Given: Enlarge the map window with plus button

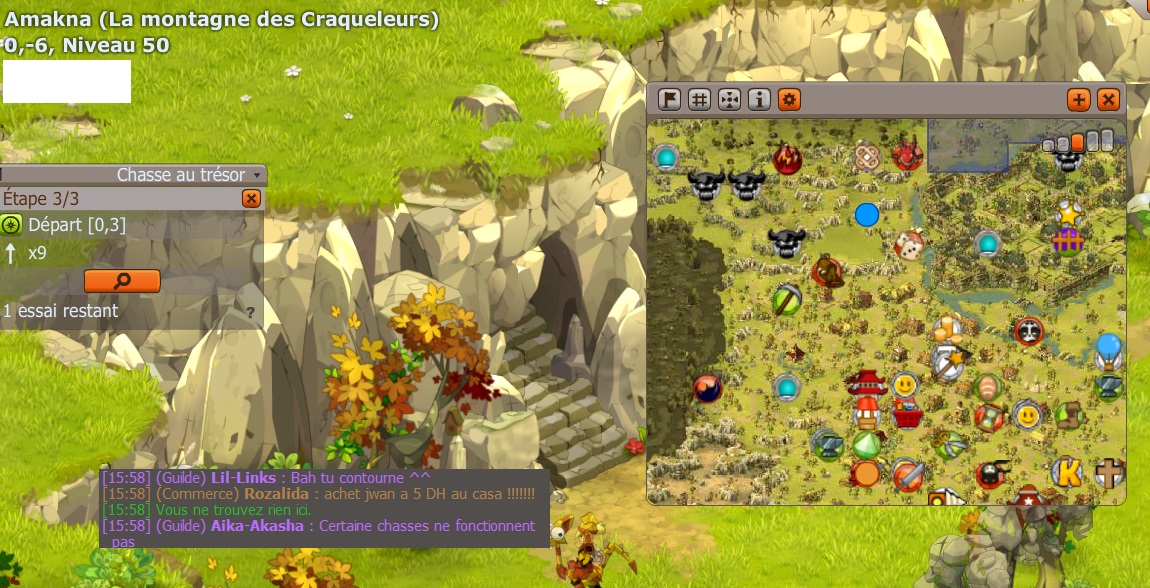Looking at the screenshot, I should click(1078, 99).
